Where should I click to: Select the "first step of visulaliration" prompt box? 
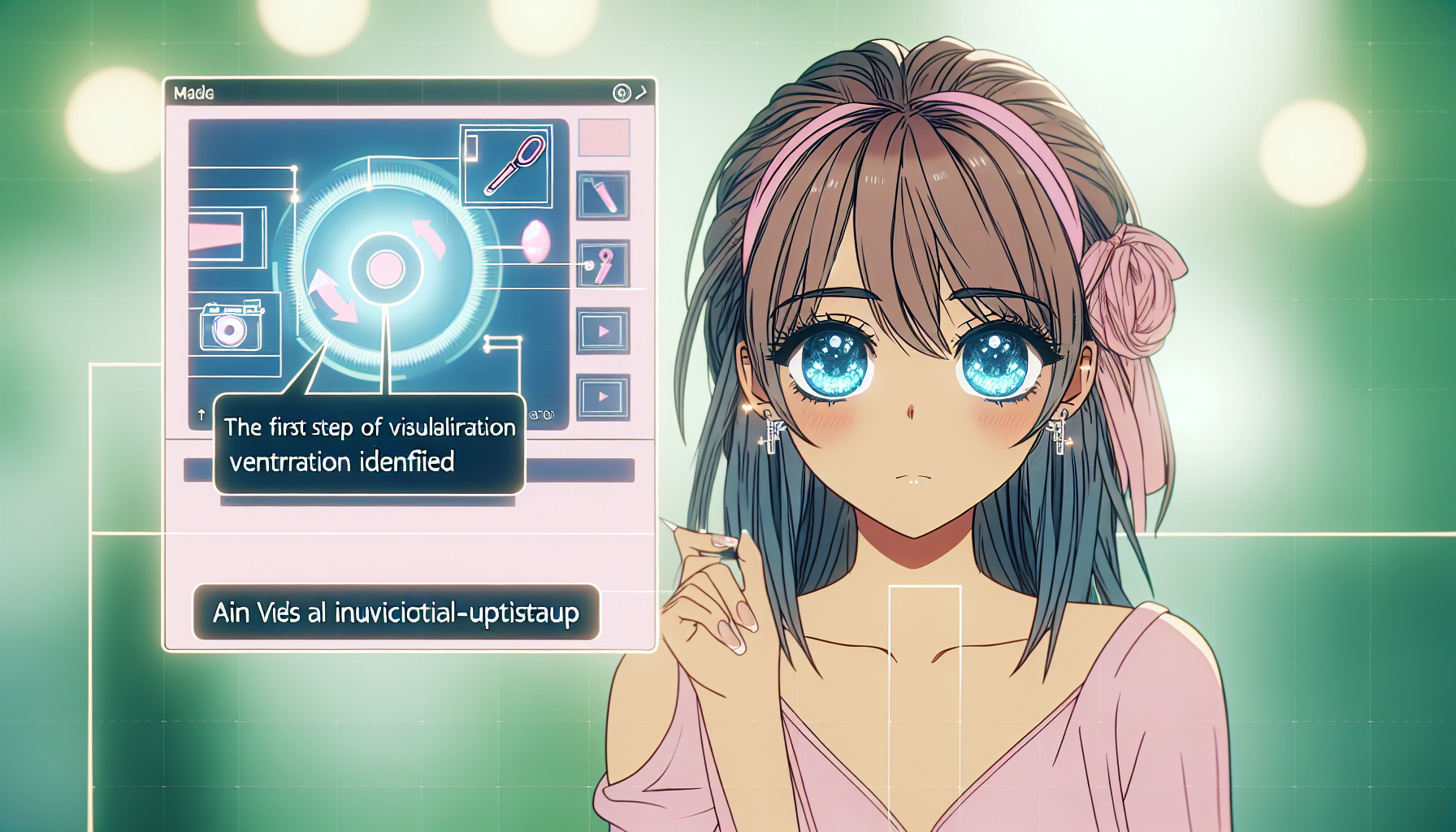coord(369,444)
